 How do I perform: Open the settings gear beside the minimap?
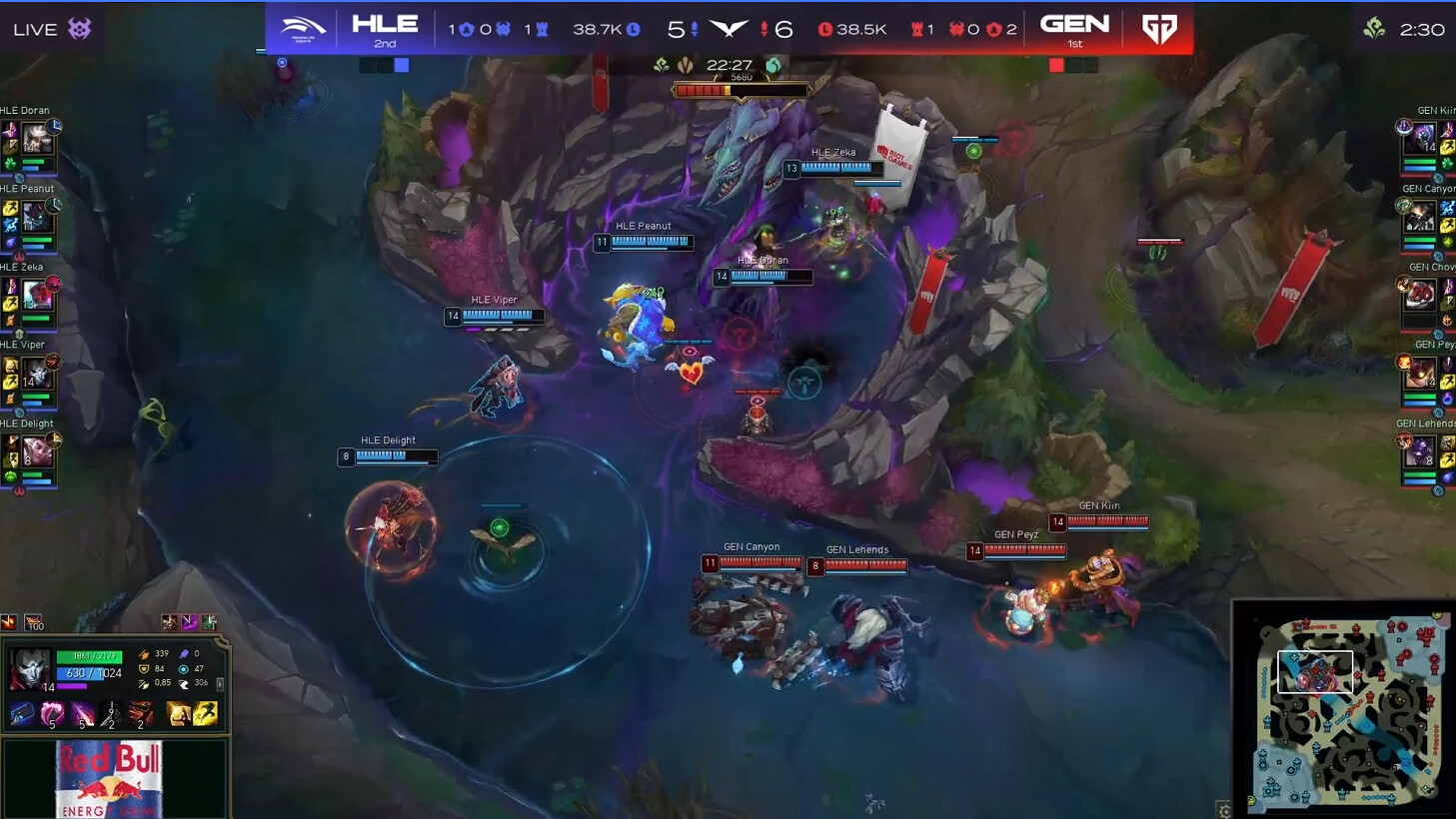click(1224, 810)
